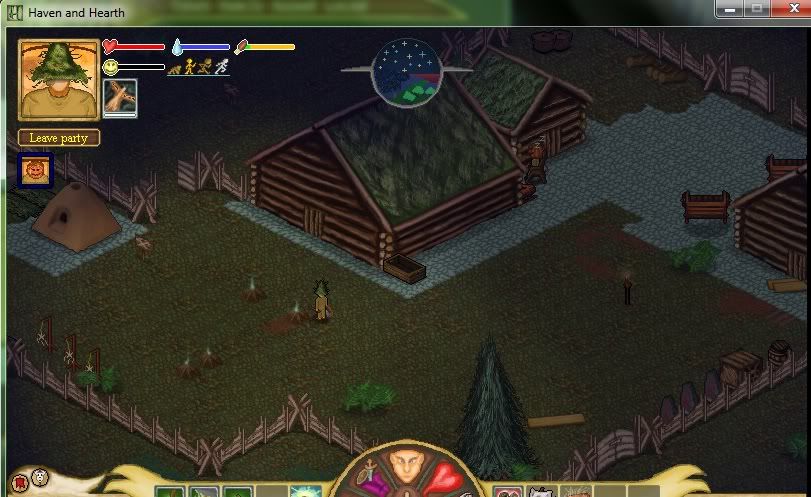Open the face section of the bottom wheel

[405, 469]
